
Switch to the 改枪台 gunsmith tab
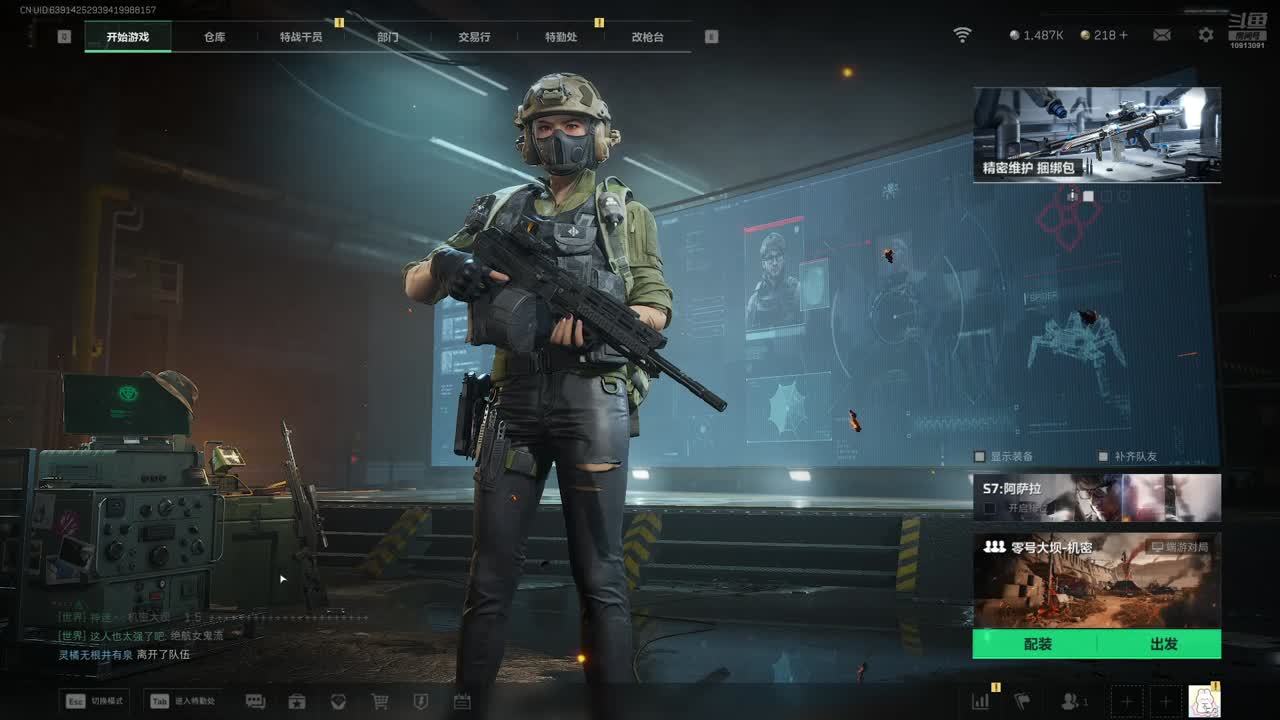(x=647, y=37)
